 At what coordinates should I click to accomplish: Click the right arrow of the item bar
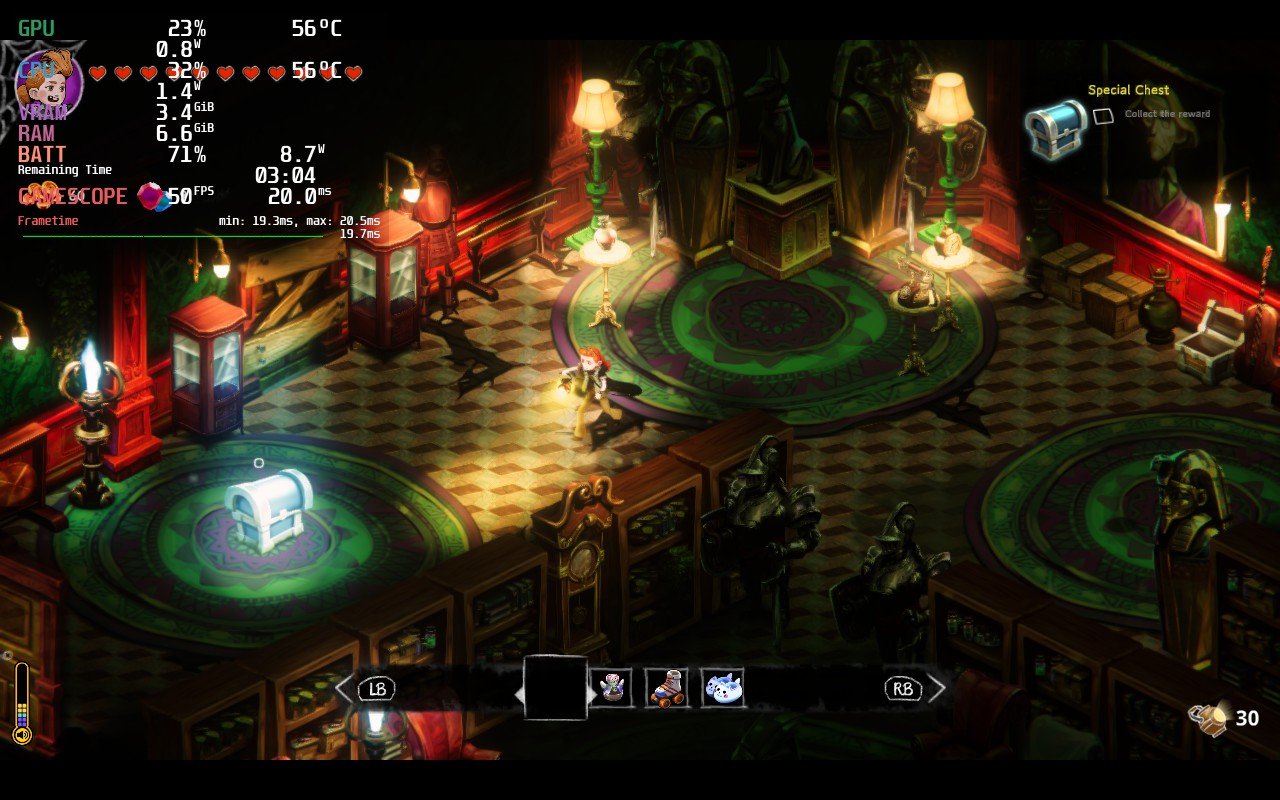937,688
